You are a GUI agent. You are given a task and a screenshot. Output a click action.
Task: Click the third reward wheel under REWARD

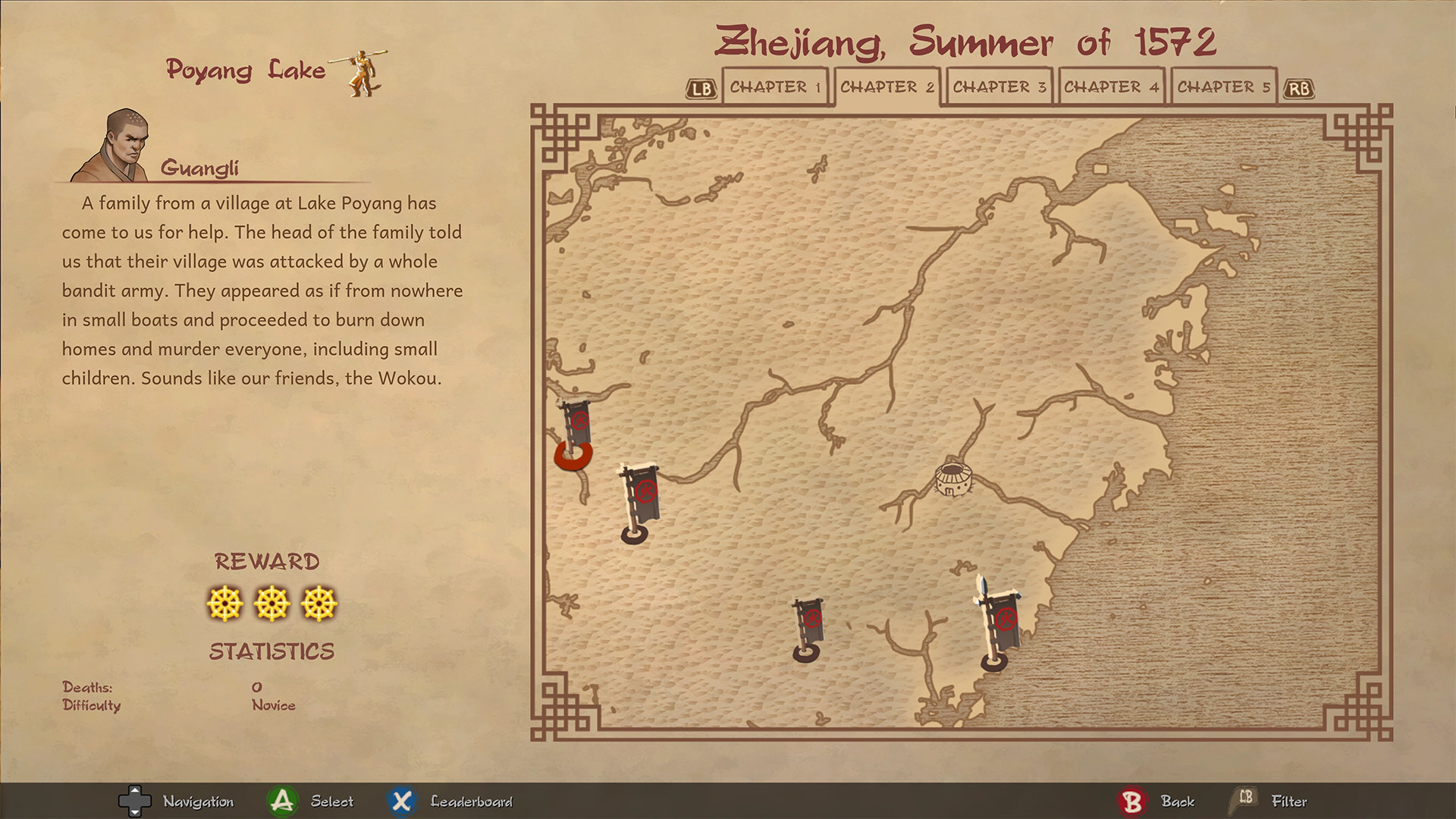[318, 604]
